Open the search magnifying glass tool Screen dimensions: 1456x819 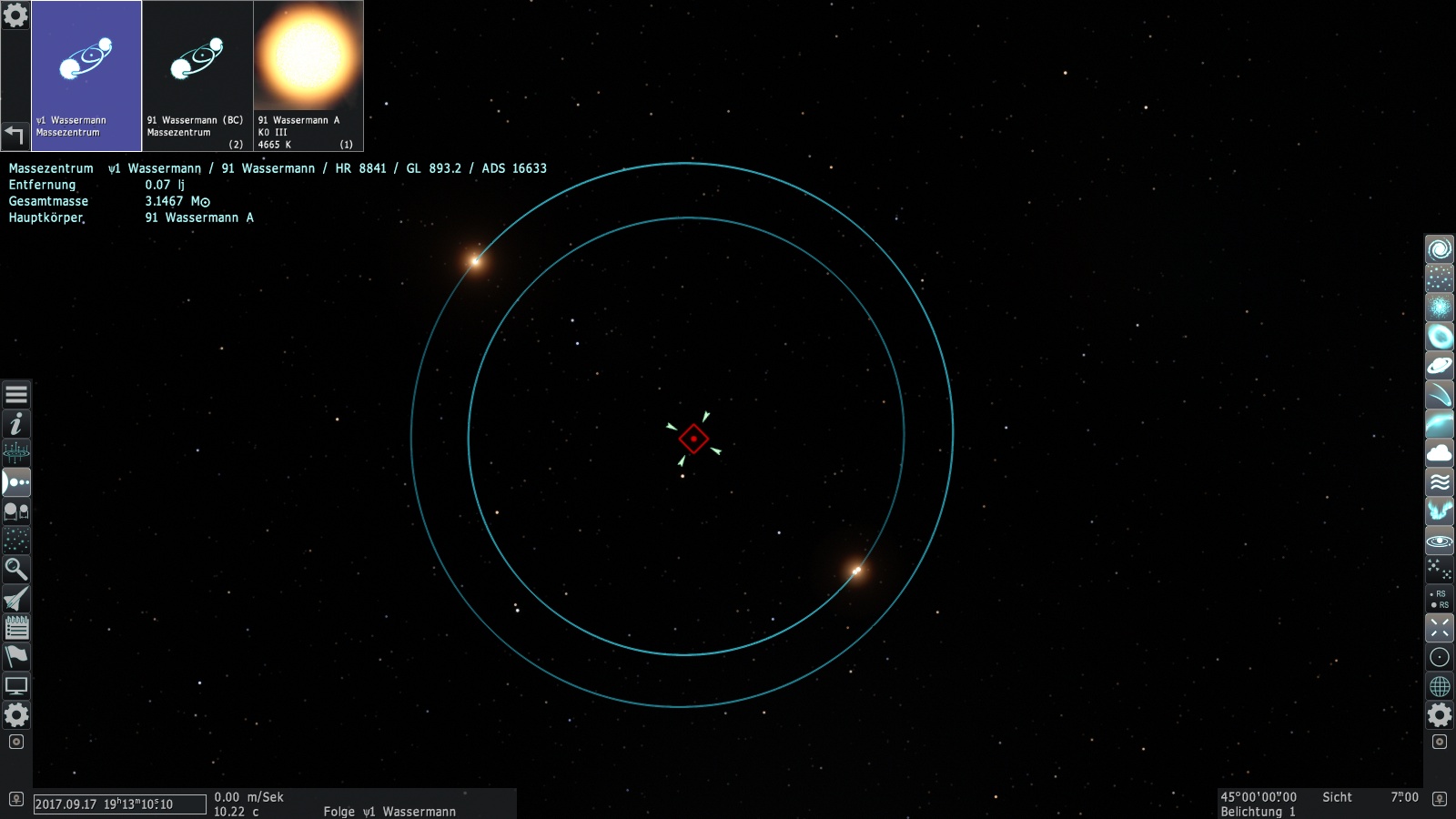pos(16,570)
